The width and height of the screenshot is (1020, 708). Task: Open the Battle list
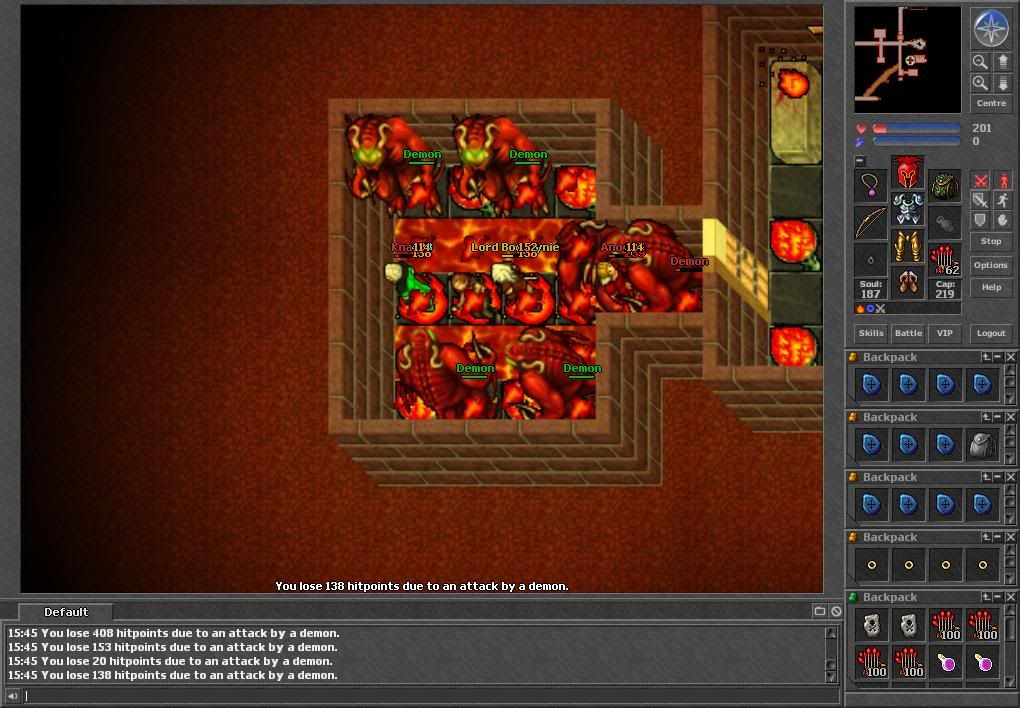908,333
